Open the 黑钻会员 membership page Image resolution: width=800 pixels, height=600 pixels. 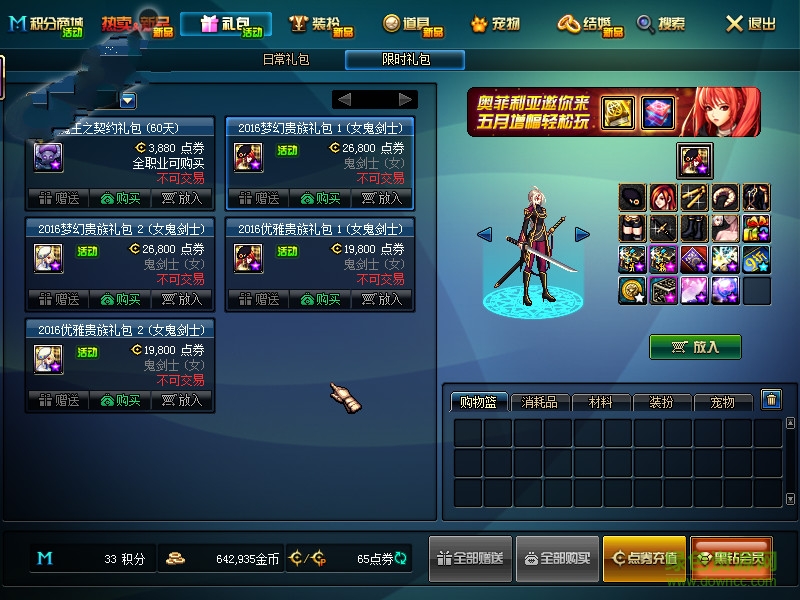tap(730, 559)
